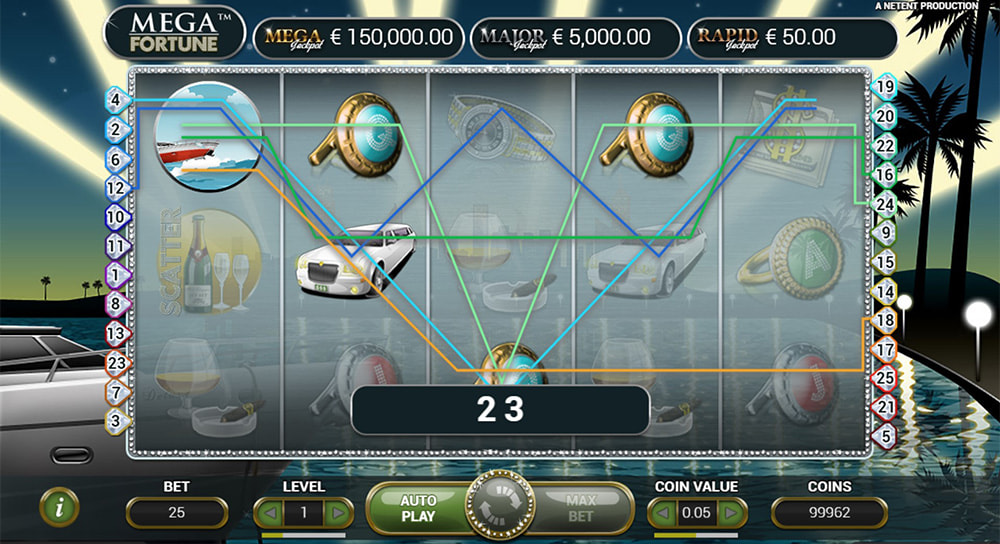1000x544 pixels.
Task: Spin the reels with the round center button
Action: (x=497, y=509)
